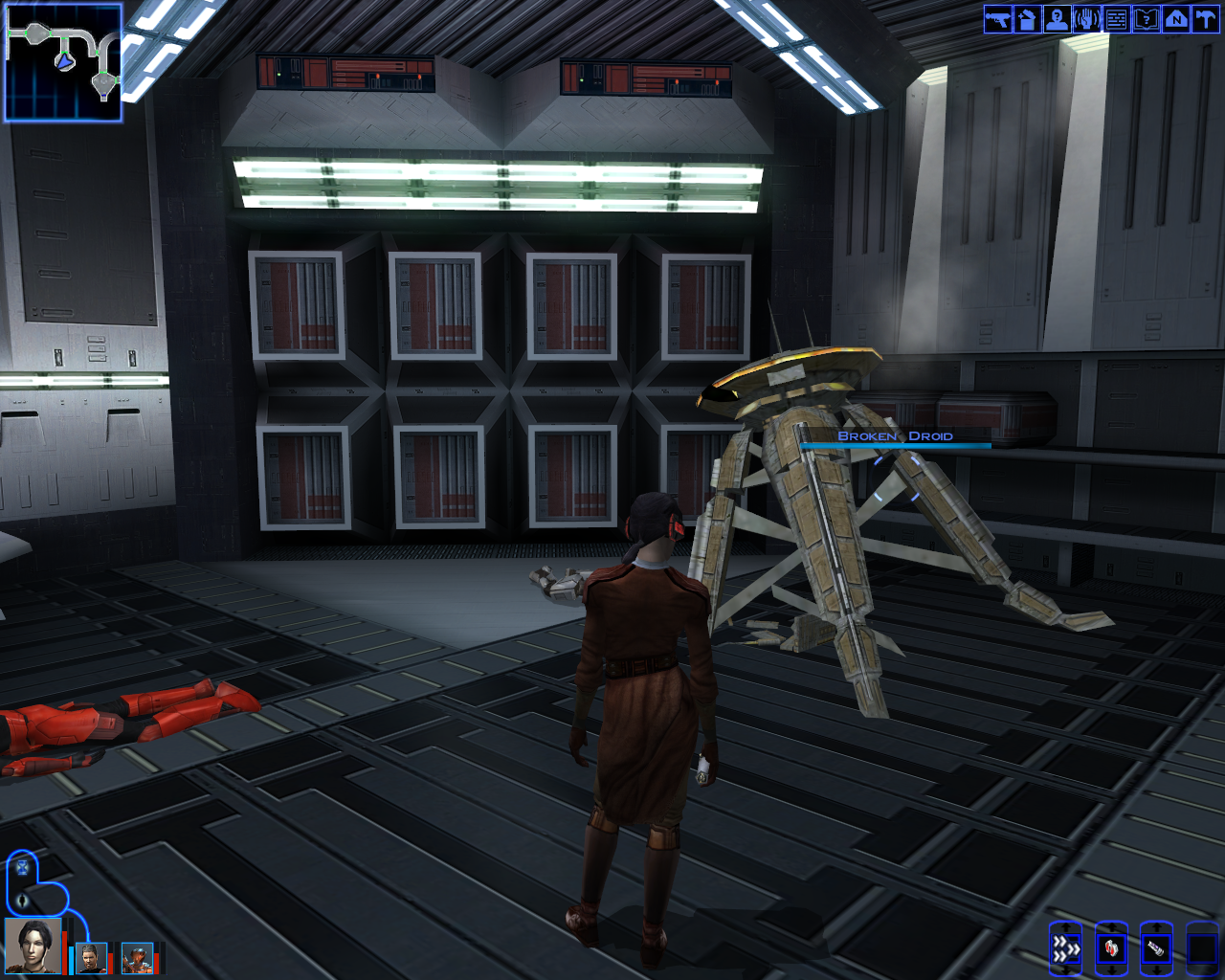
Task: Cycle the medpac slot with its down arrow
Action: click(x=1111, y=969)
